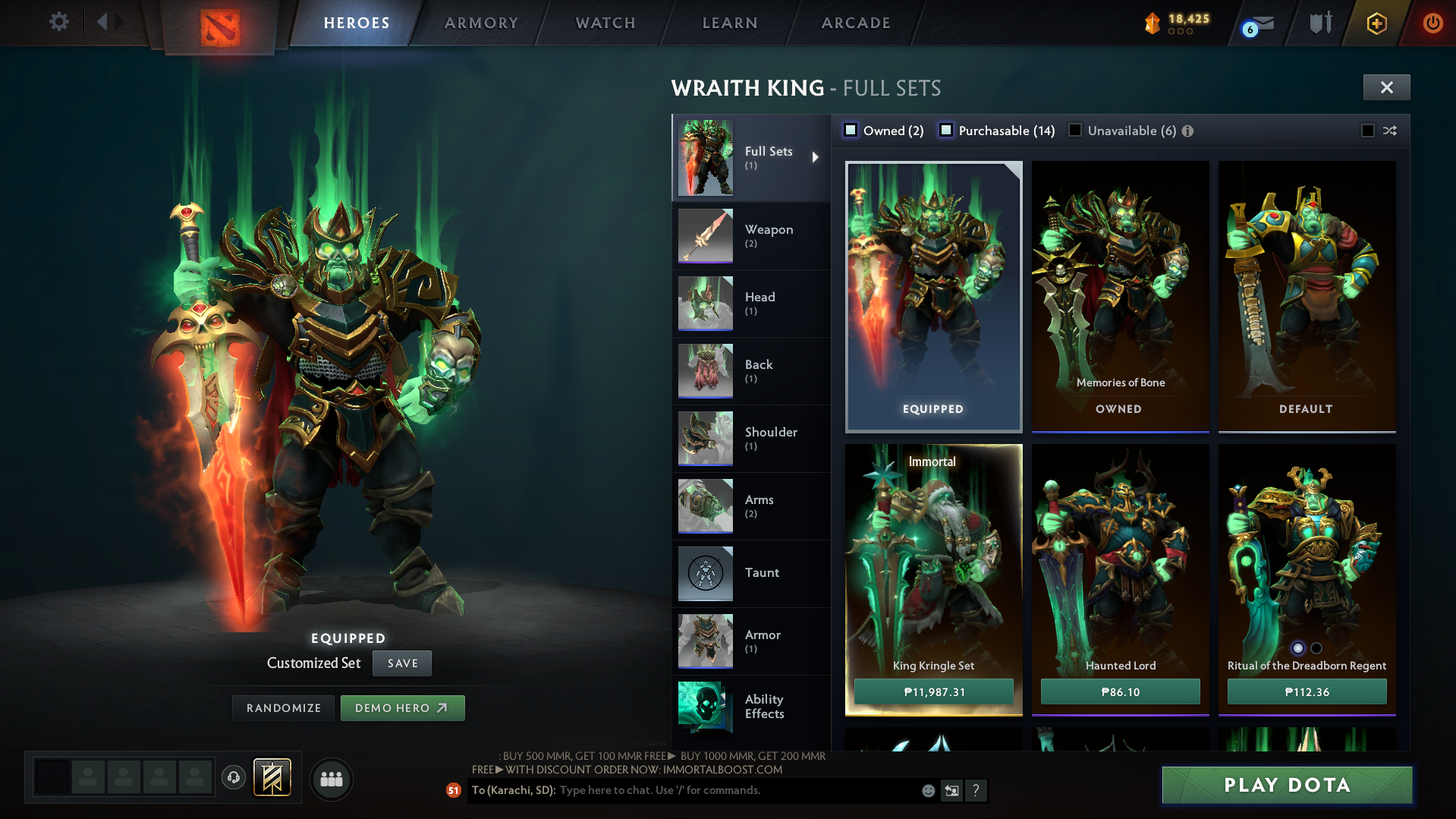1456x819 pixels.
Task: Enable the Purchasable (14) filter checkbox
Action: [946, 130]
